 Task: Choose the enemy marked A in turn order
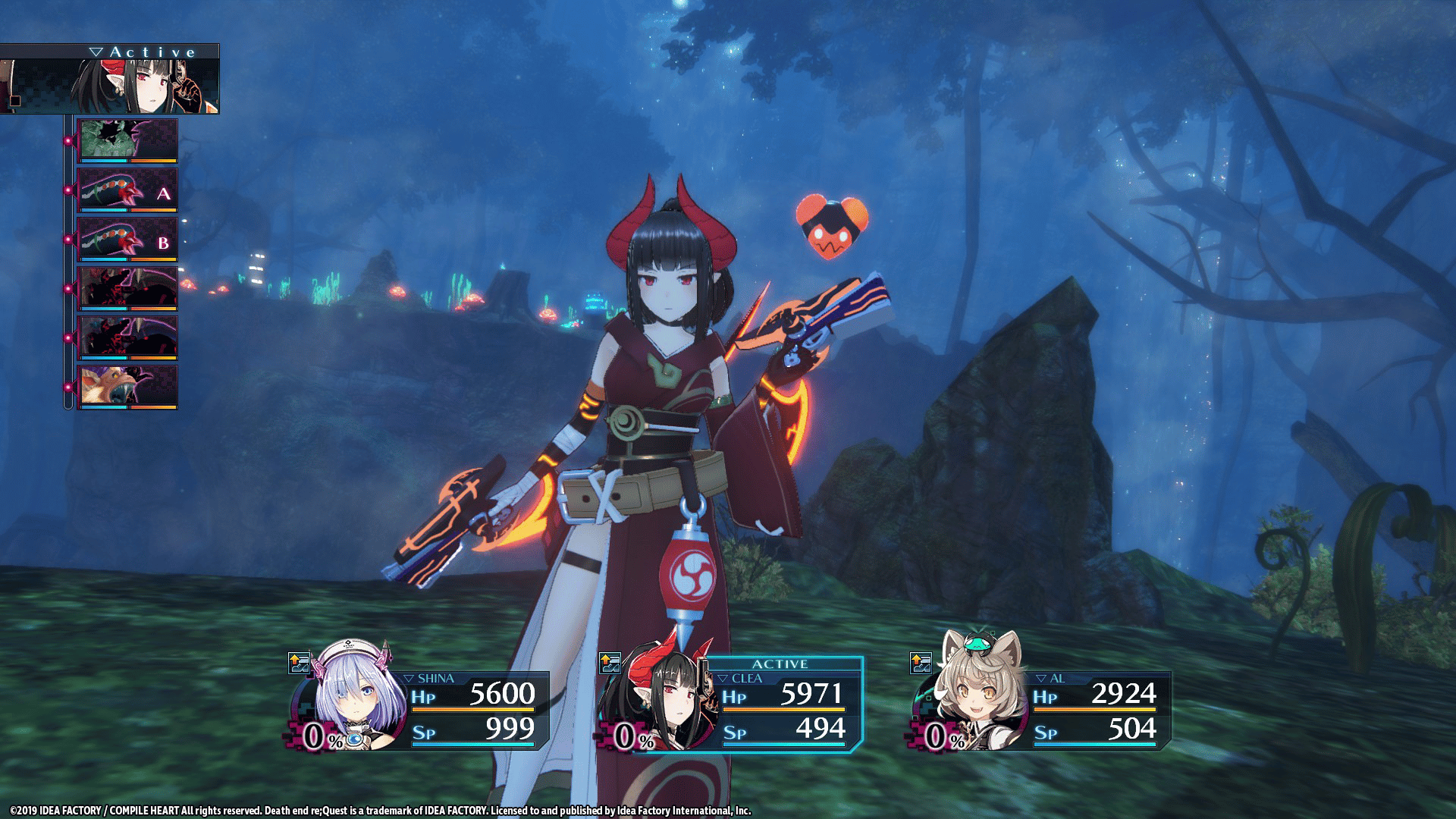[127, 190]
